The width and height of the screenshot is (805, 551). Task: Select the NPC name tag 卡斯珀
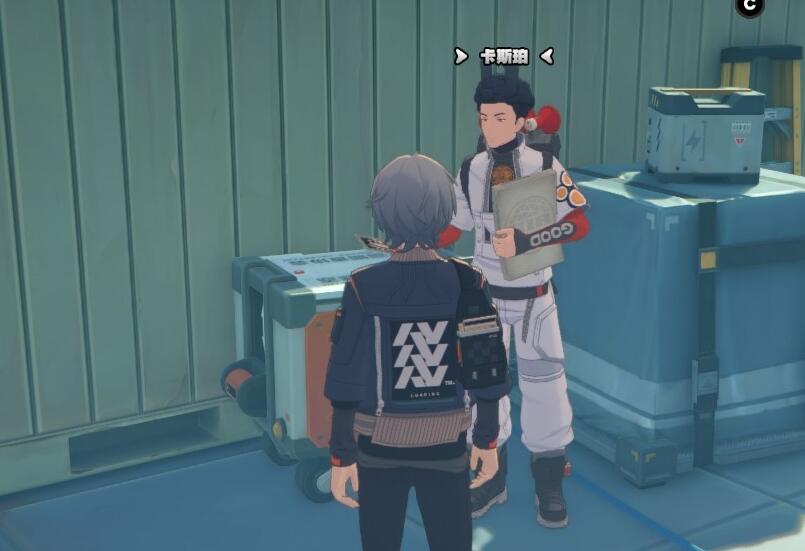click(503, 56)
